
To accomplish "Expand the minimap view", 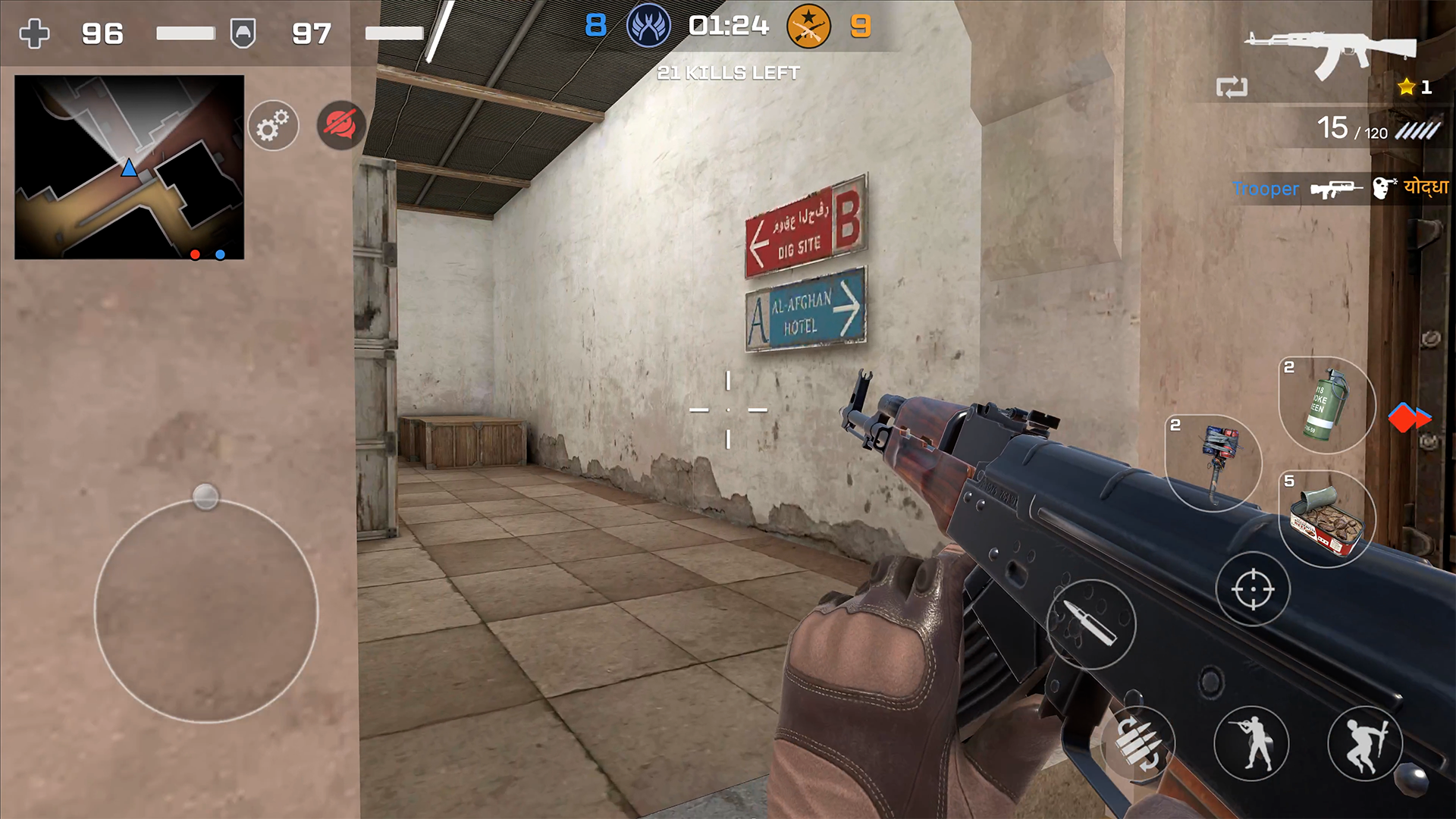I will tap(129, 167).
